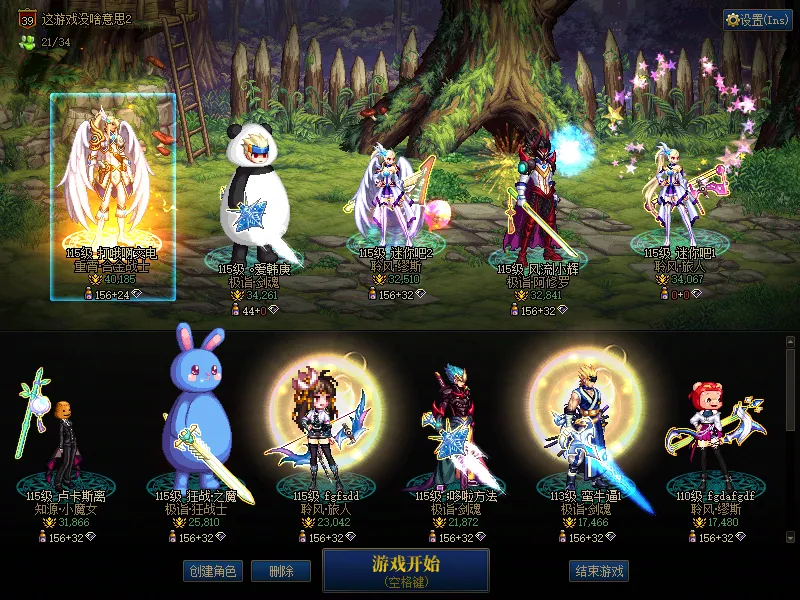Select the panda-suit character 爱韩庚
This screenshot has width=800, height=600.
pyautogui.click(x=254, y=200)
